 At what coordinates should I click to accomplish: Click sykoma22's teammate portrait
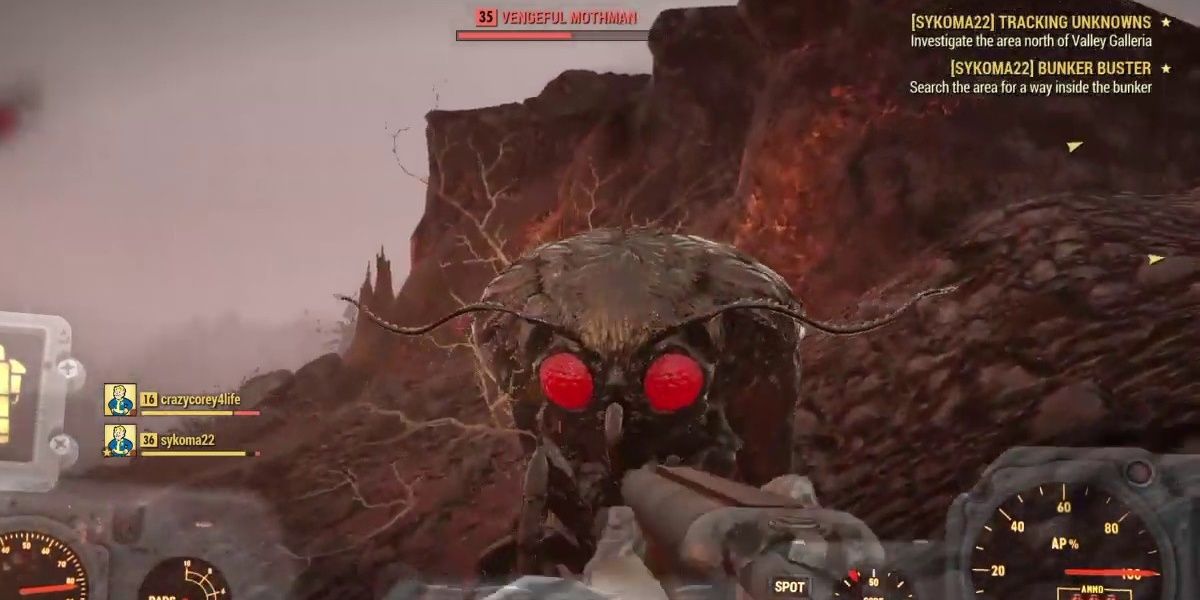click(x=120, y=440)
